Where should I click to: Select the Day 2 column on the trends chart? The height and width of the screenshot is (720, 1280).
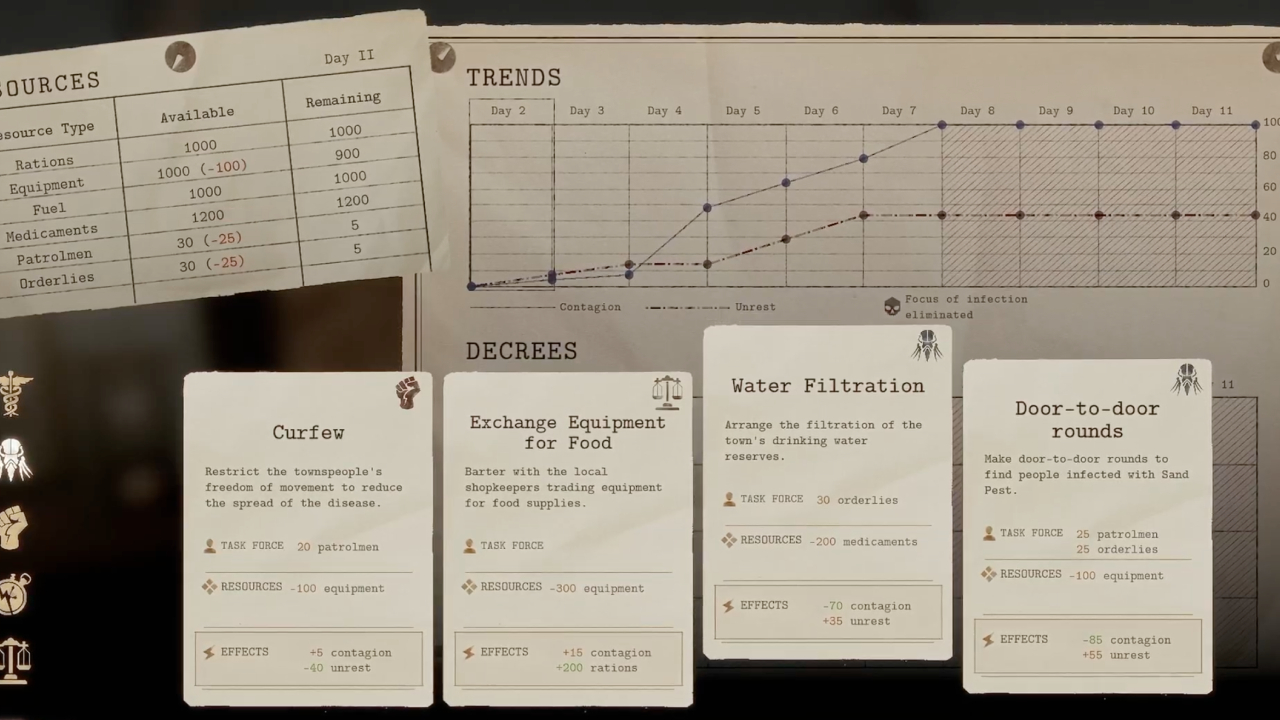[x=510, y=111]
